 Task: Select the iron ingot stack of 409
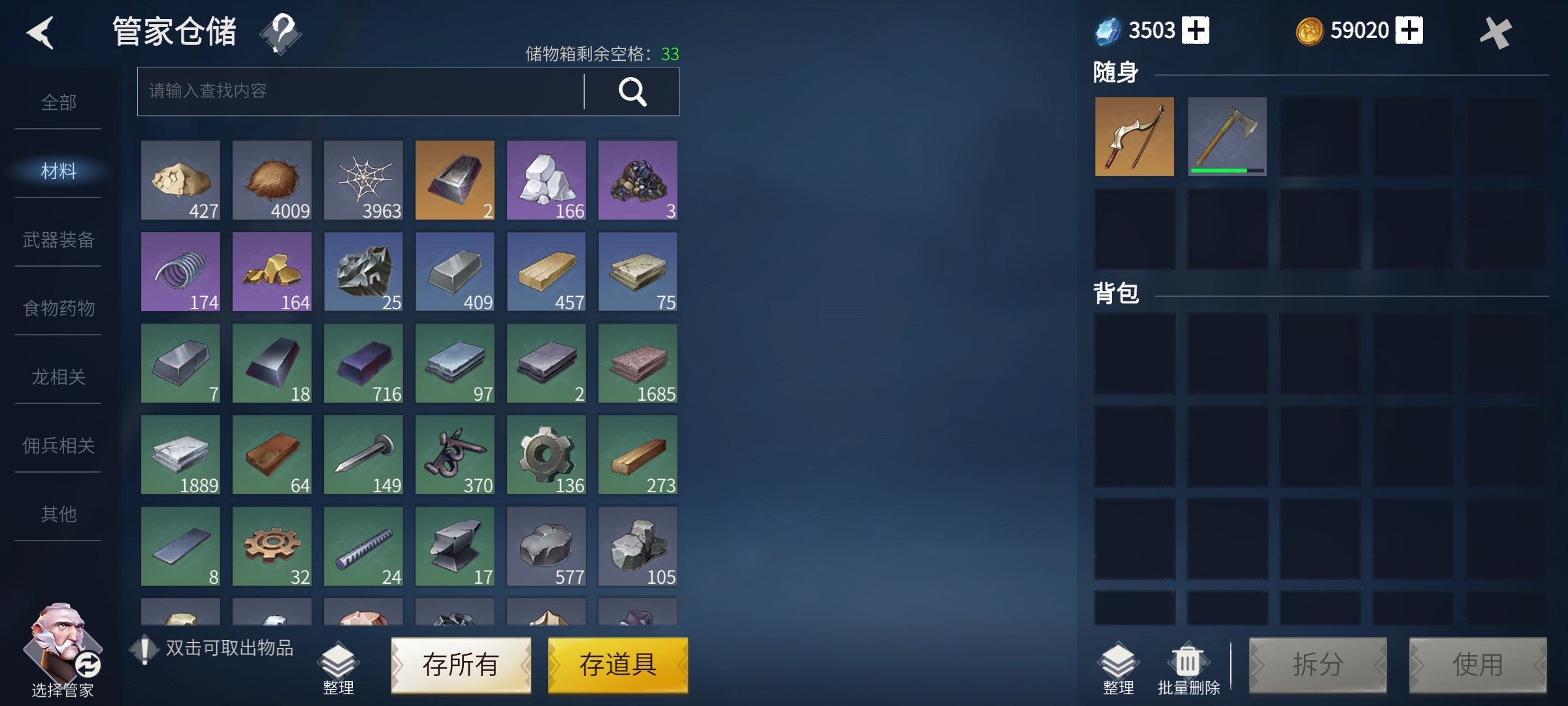[455, 271]
